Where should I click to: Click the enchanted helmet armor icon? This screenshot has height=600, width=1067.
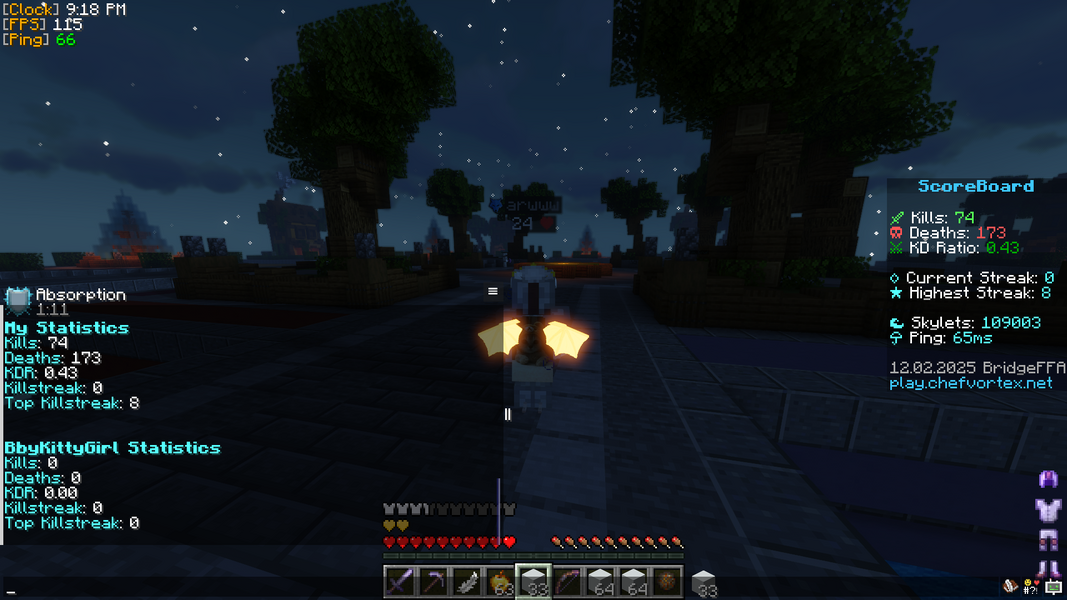pyautogui.click(x=1049, y=480)
